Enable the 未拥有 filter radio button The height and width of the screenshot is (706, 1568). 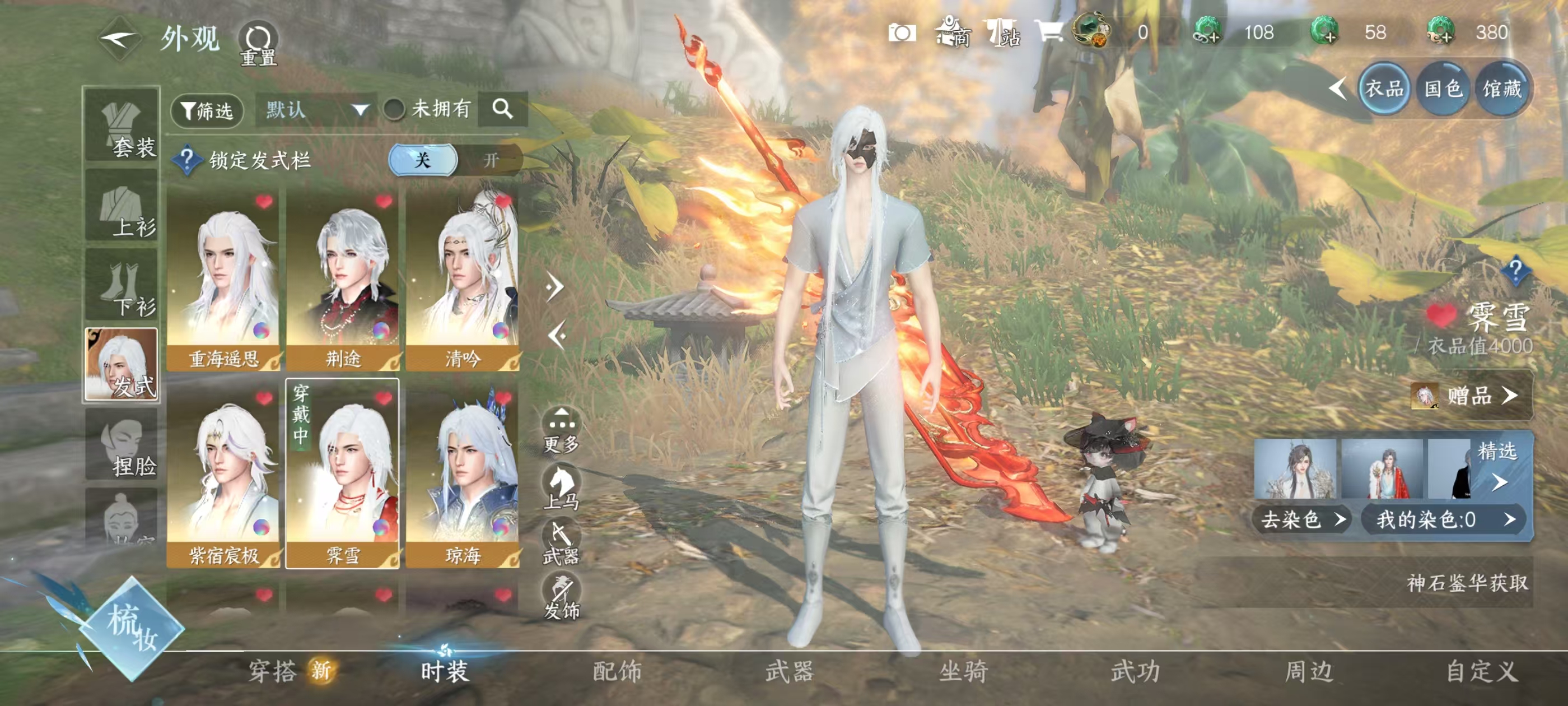393,110
